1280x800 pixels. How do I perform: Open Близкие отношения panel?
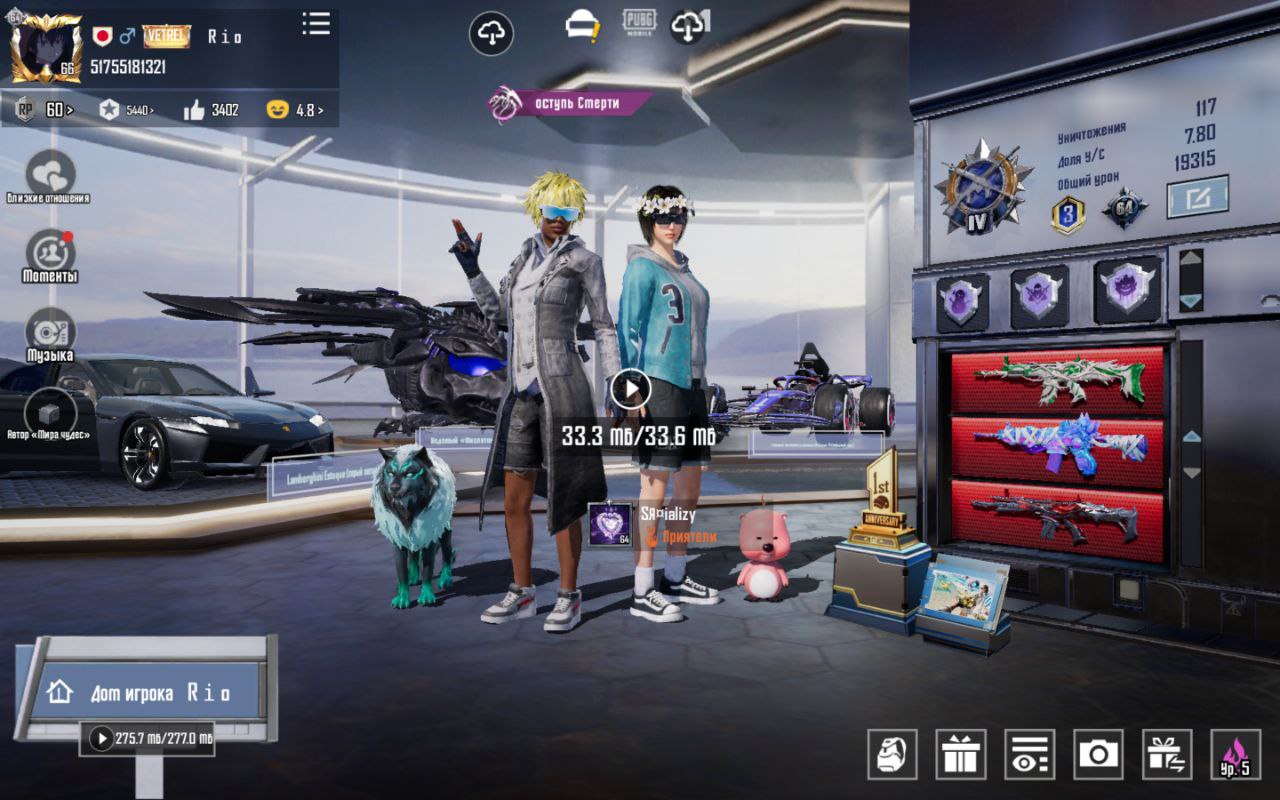click(50, 174)
